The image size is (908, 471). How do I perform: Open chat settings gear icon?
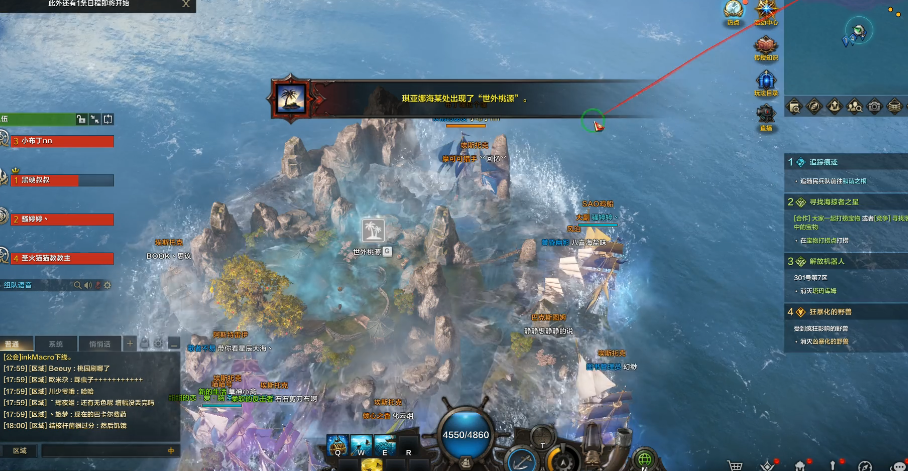click(158, 343)
